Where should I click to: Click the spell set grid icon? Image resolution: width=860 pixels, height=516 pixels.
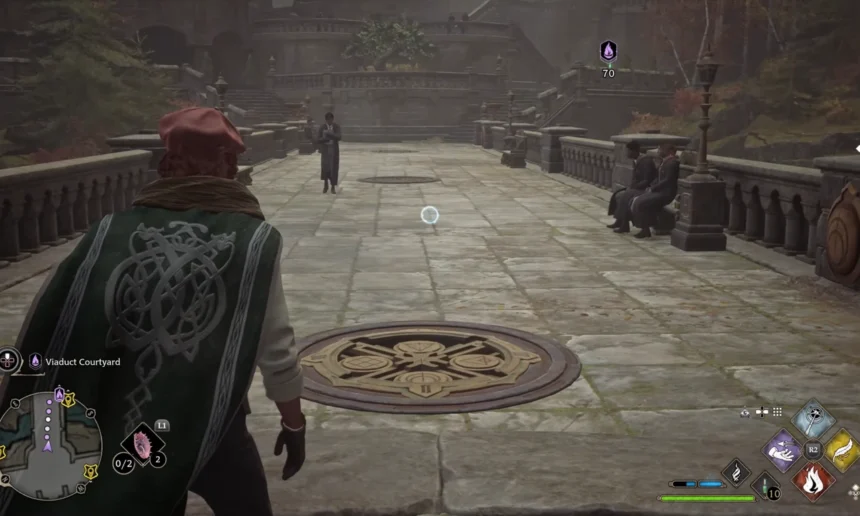click(x=777, y=412)
